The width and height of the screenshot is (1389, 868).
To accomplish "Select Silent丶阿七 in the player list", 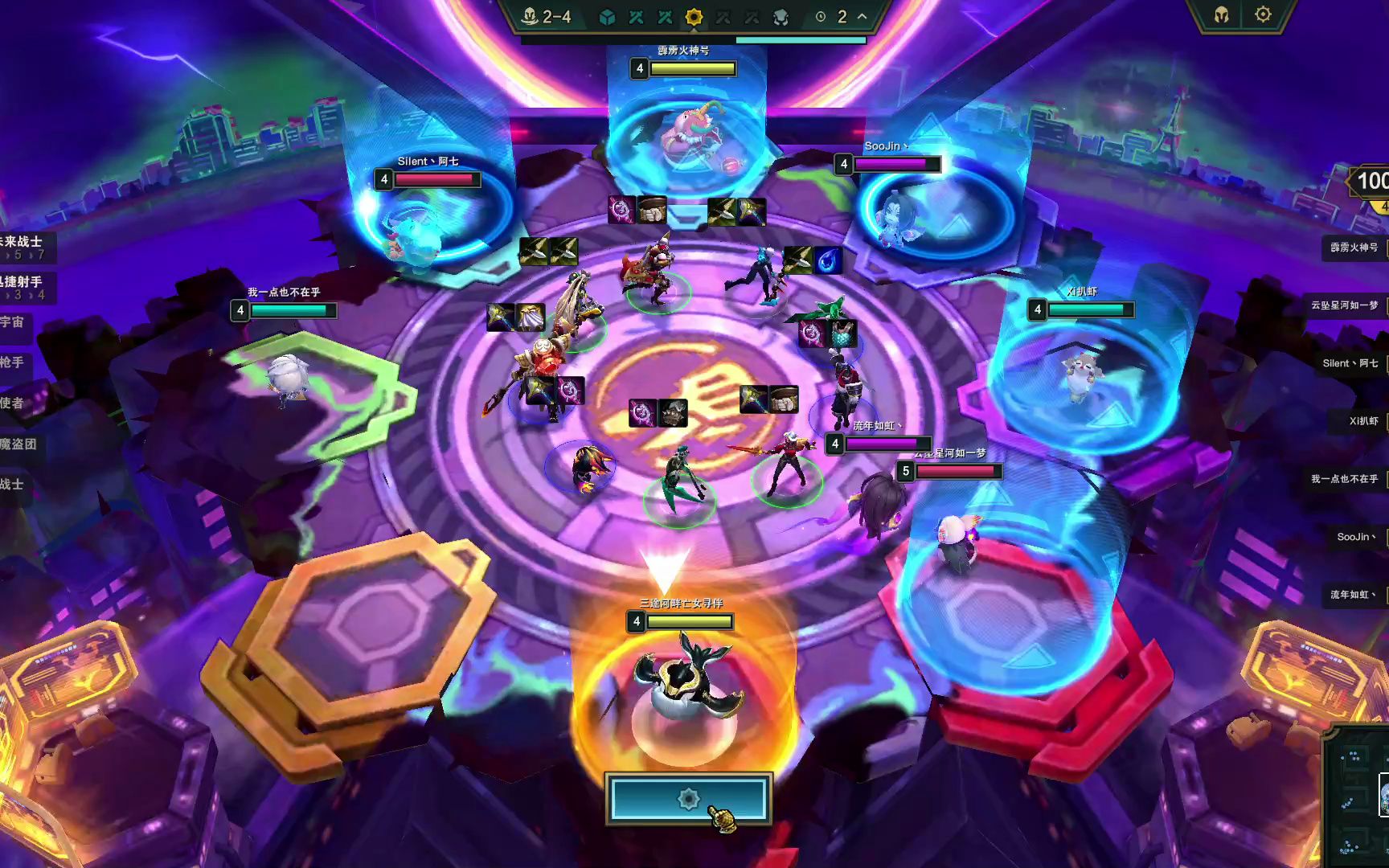I will tap(1350, 363).
